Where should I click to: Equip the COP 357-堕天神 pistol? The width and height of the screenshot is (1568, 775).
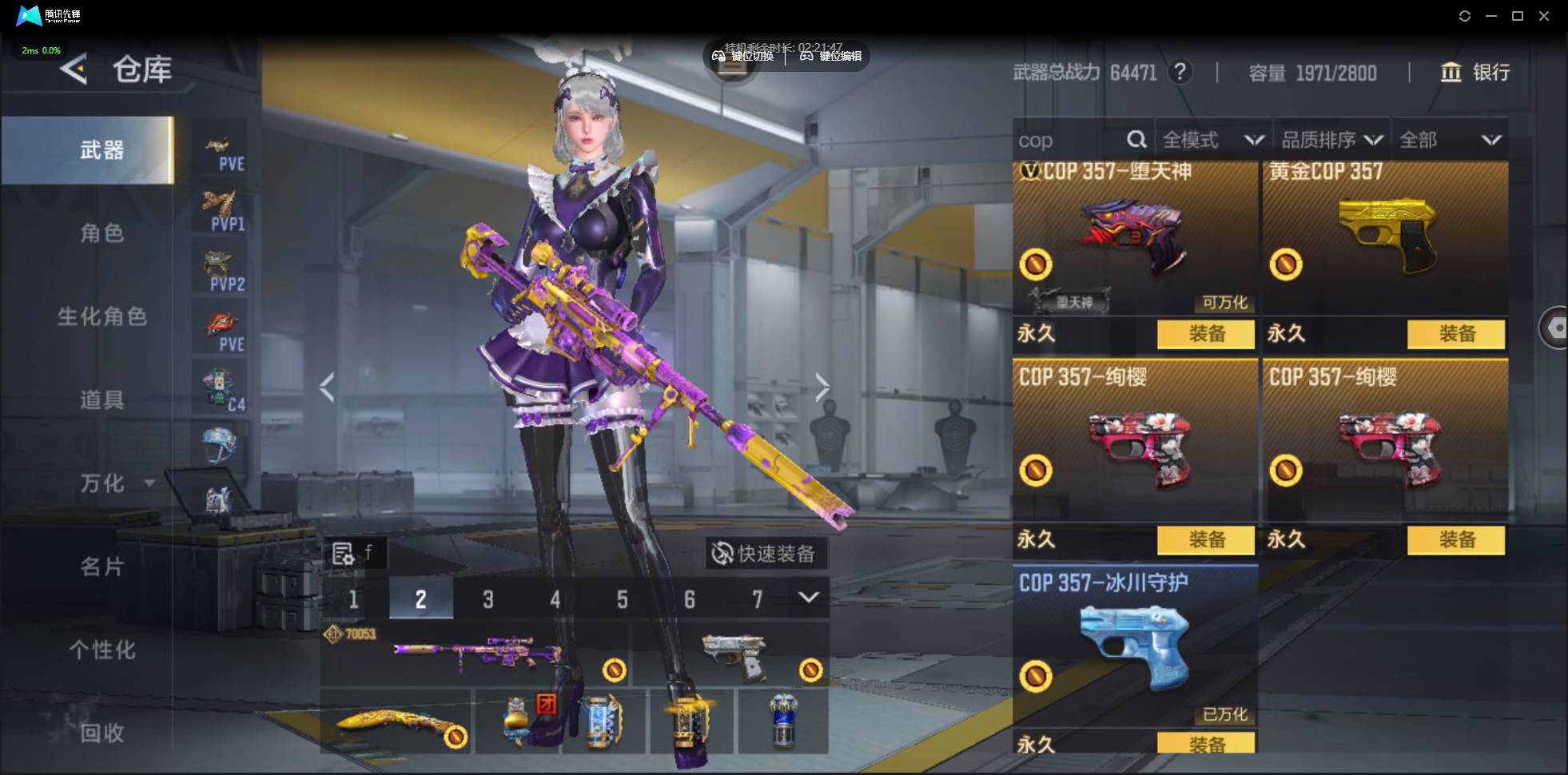click(1205, 334)
